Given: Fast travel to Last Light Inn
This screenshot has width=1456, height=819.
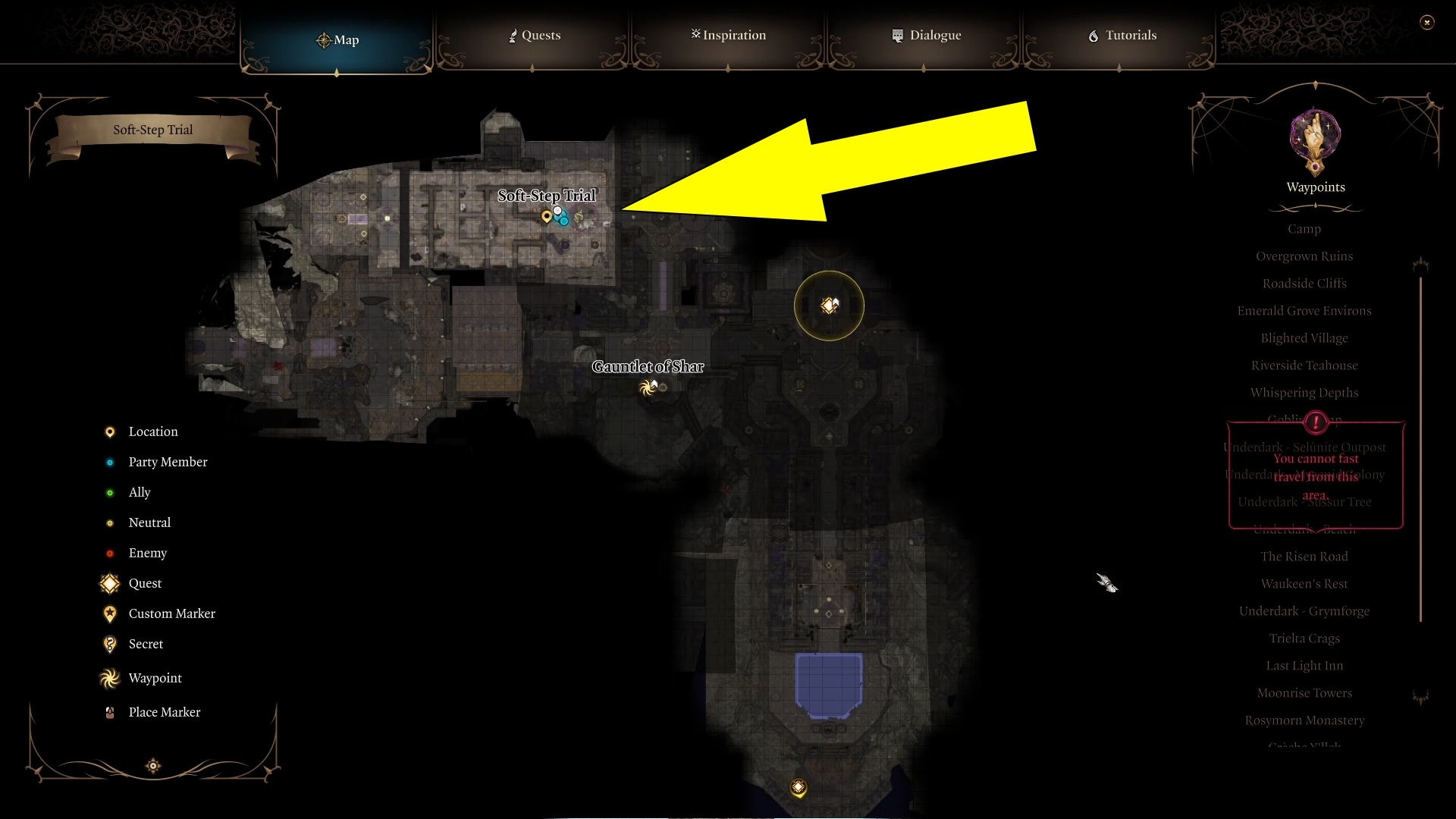Looking at the screenshot, I should pos(1304,665).
